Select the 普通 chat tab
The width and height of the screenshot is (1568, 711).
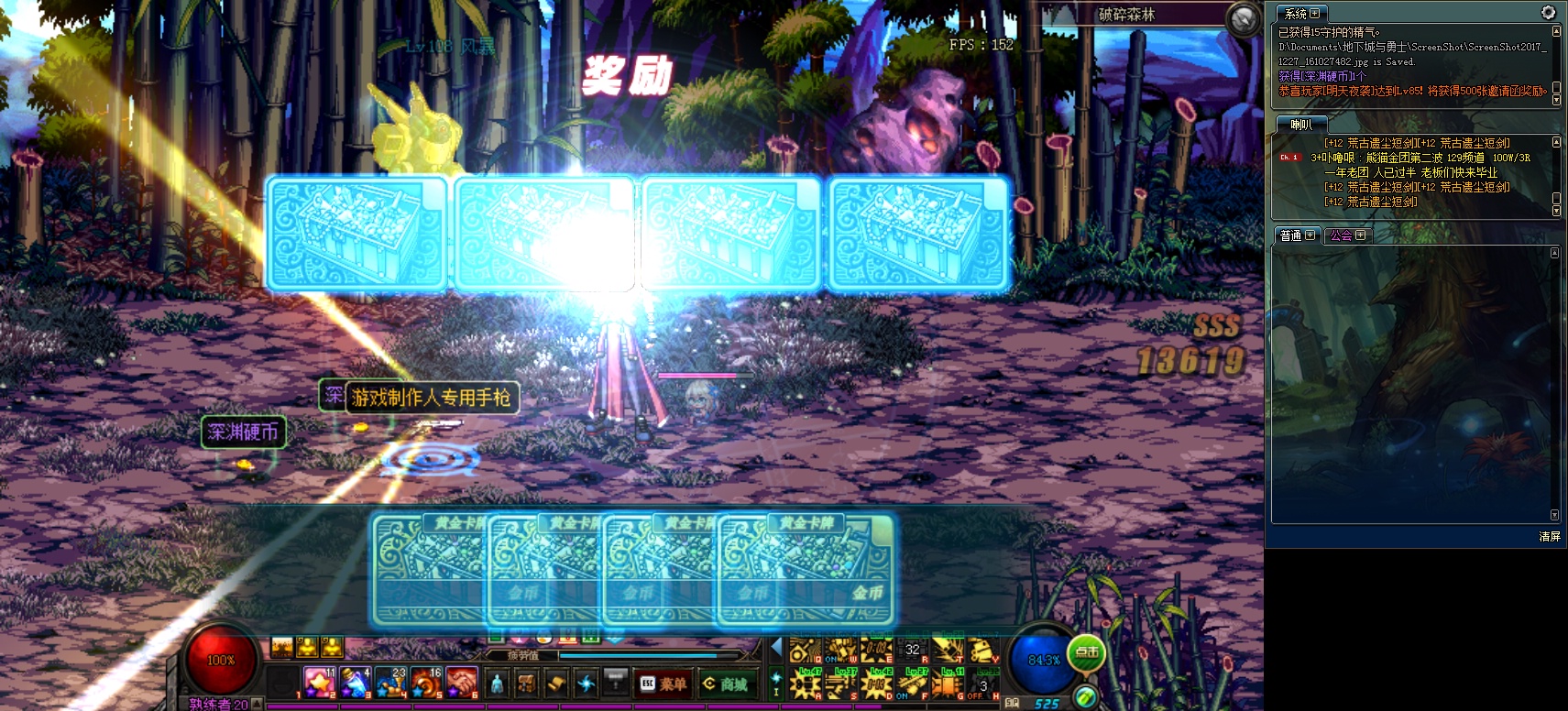[1297, 235]
